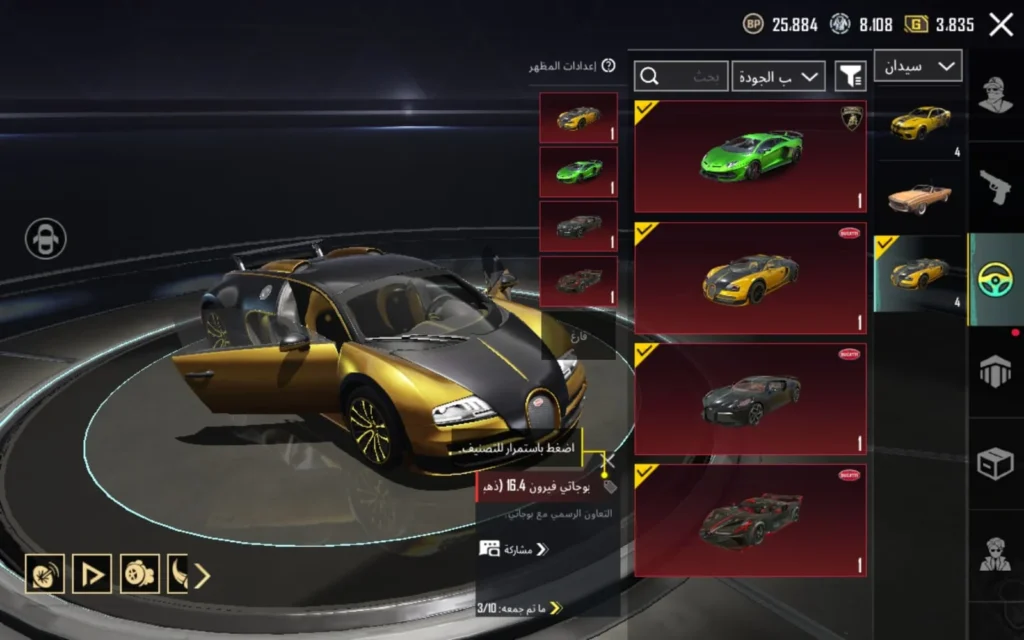The width and height of the screenshot is (1024, 640).
Task: Toggle the car door view icon
Action: pyautogui.click(x=46, y=239)
